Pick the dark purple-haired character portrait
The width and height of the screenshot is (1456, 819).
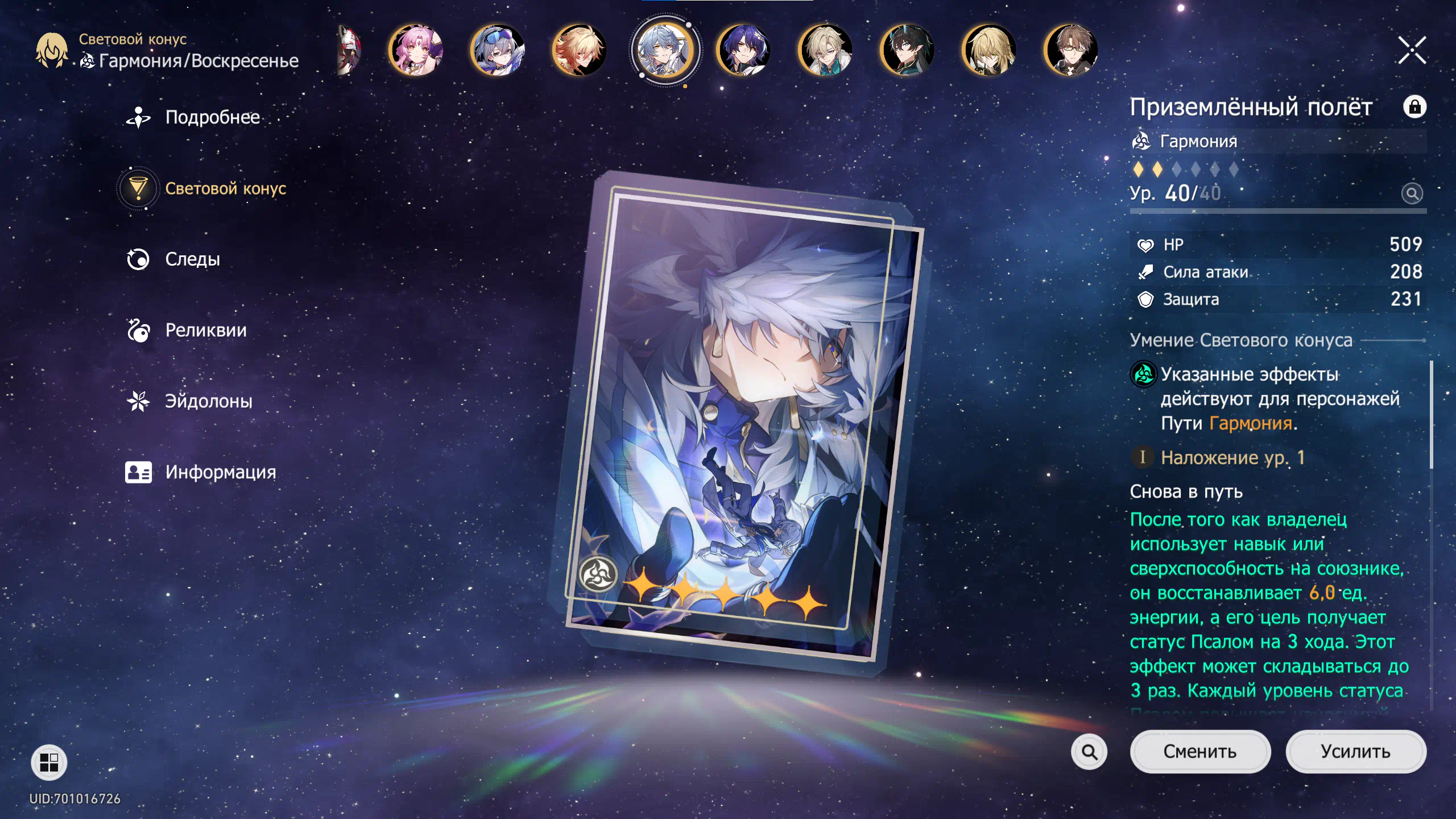point(743,51)
